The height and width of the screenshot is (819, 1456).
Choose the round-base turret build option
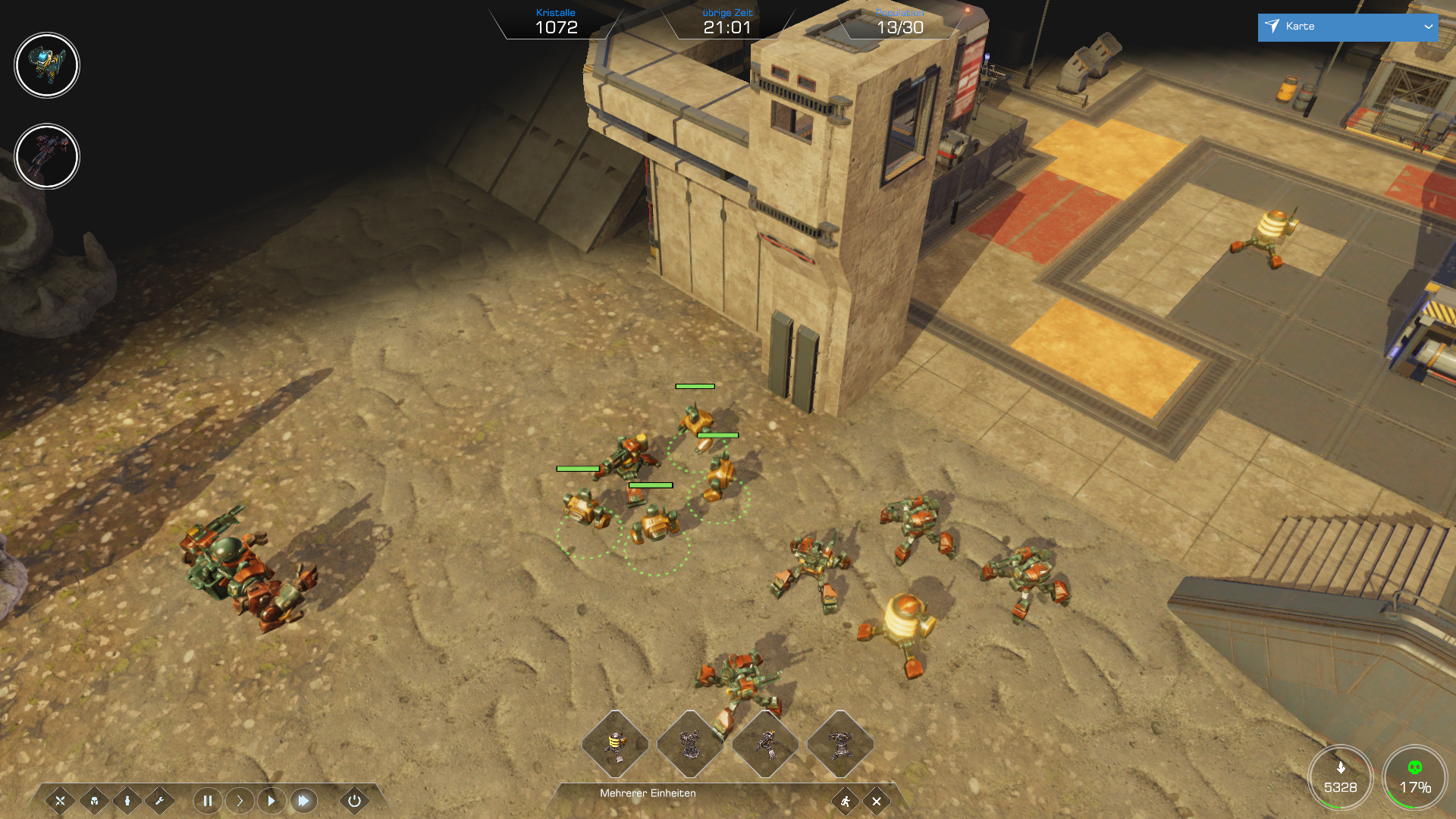tap(690, 745)
